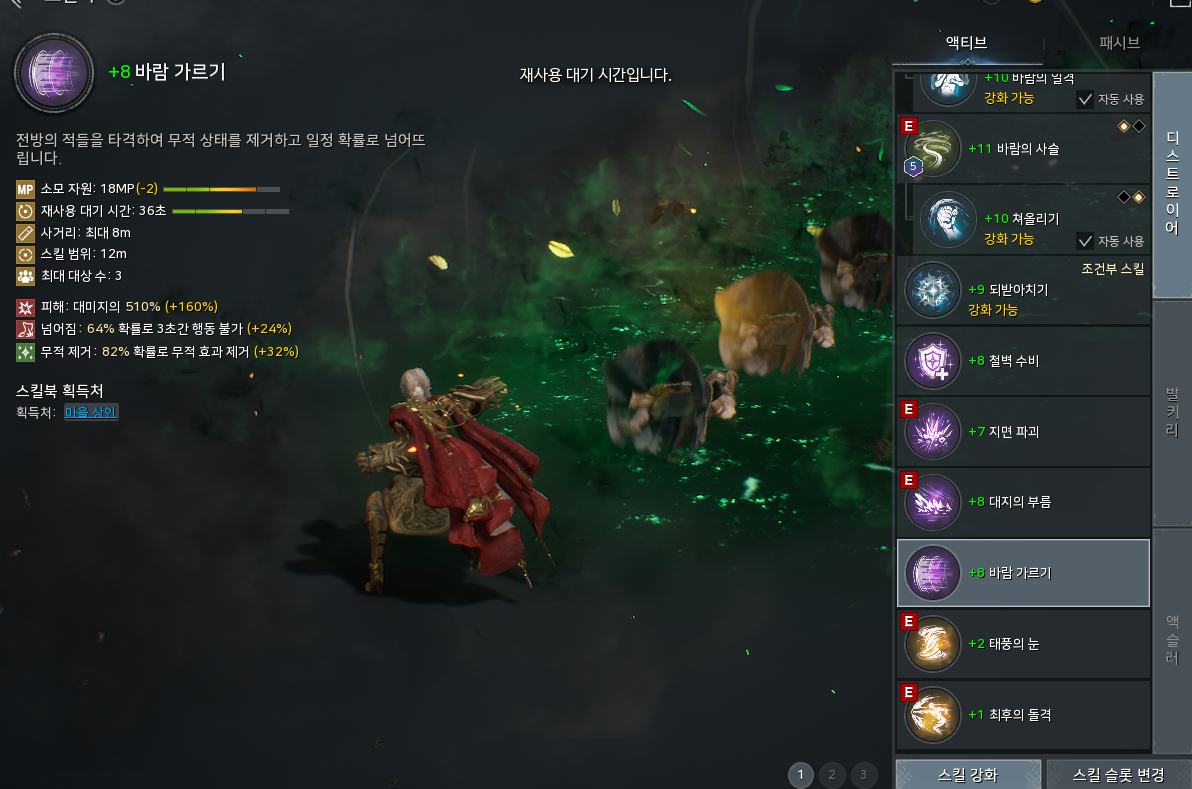This screenshot has height=789, width=1192.
Task: Select the highlighted 바람 가르기 skill row
Action: click(1023, 573)
